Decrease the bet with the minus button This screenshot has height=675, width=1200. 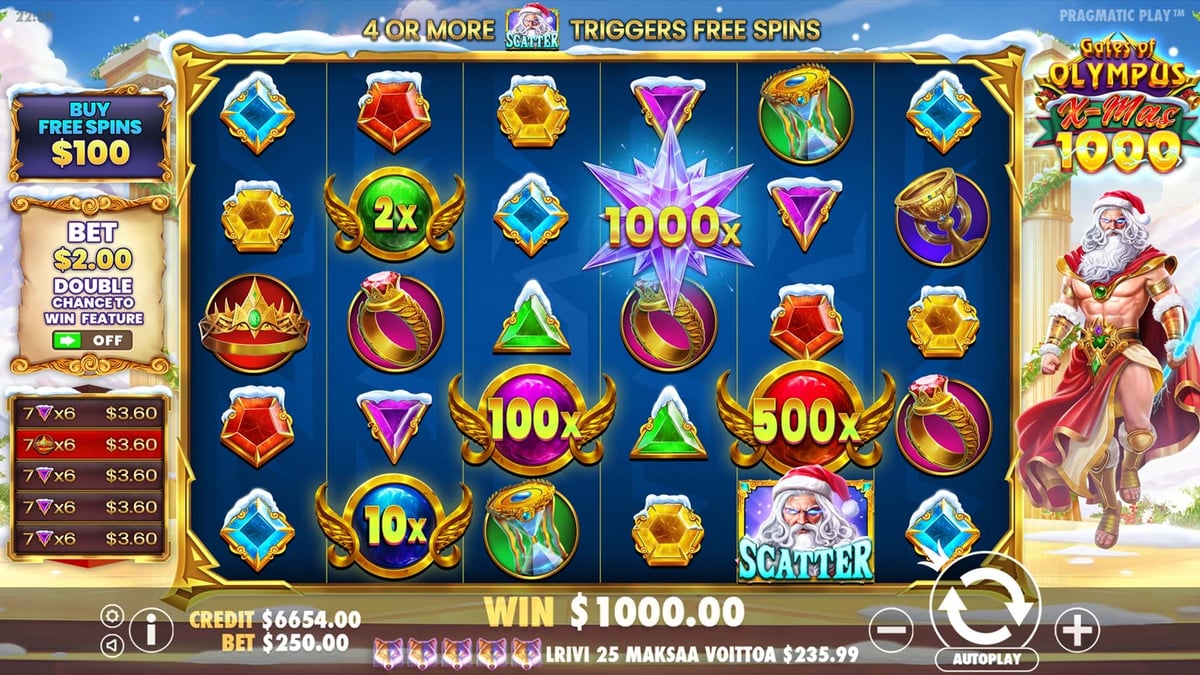(x=891, y=631)
